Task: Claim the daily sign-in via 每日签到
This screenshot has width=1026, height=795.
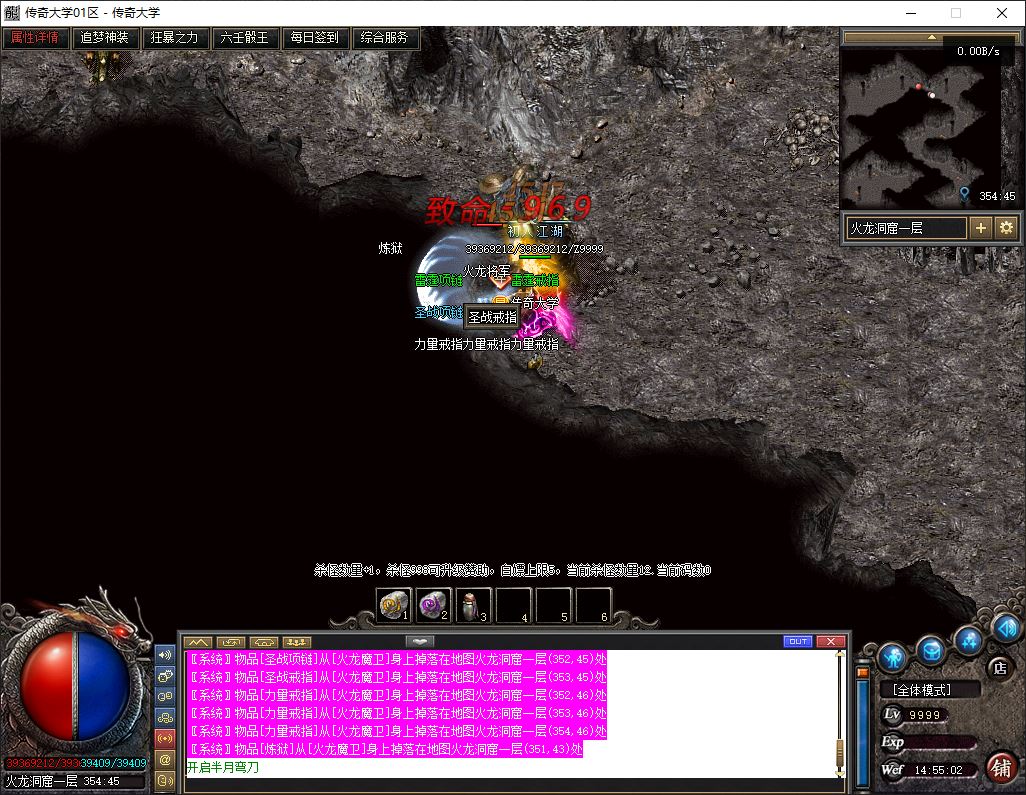Action: coord(315,38)
